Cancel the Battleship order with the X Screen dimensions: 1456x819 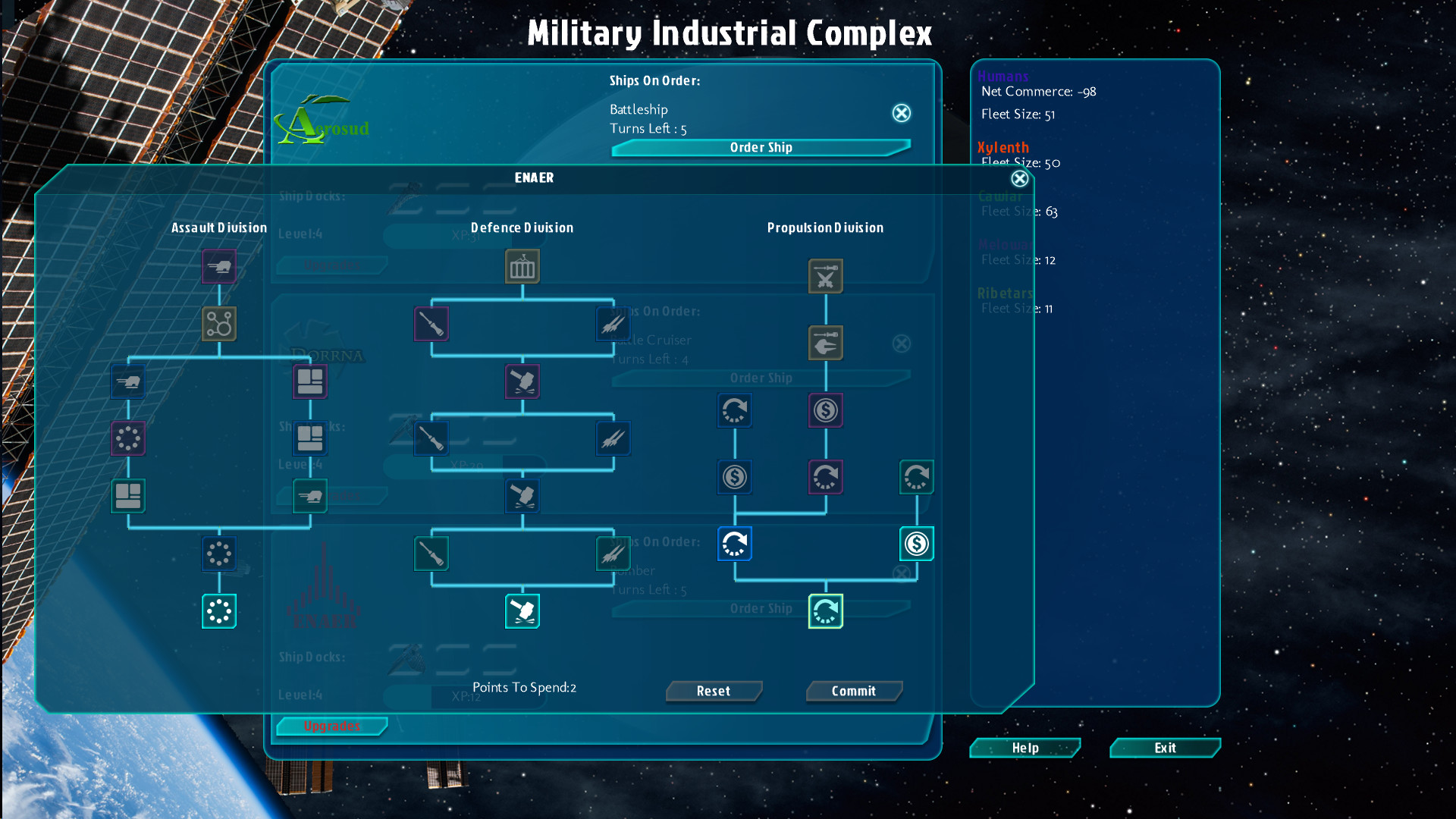pyautogui.click(x=901, y=113)
